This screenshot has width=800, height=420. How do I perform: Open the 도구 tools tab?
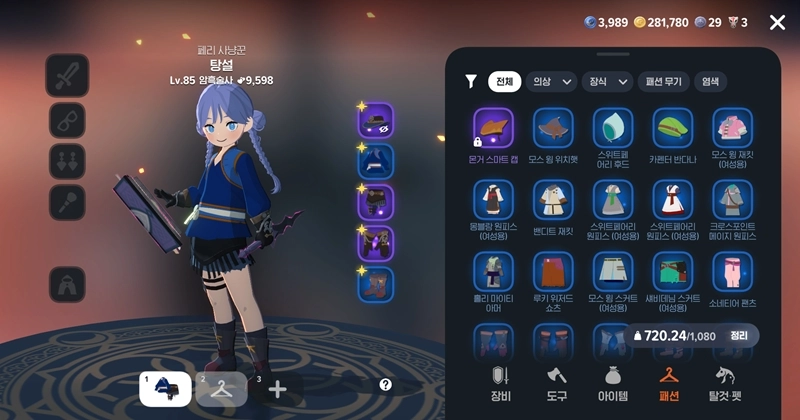(557, 384)
